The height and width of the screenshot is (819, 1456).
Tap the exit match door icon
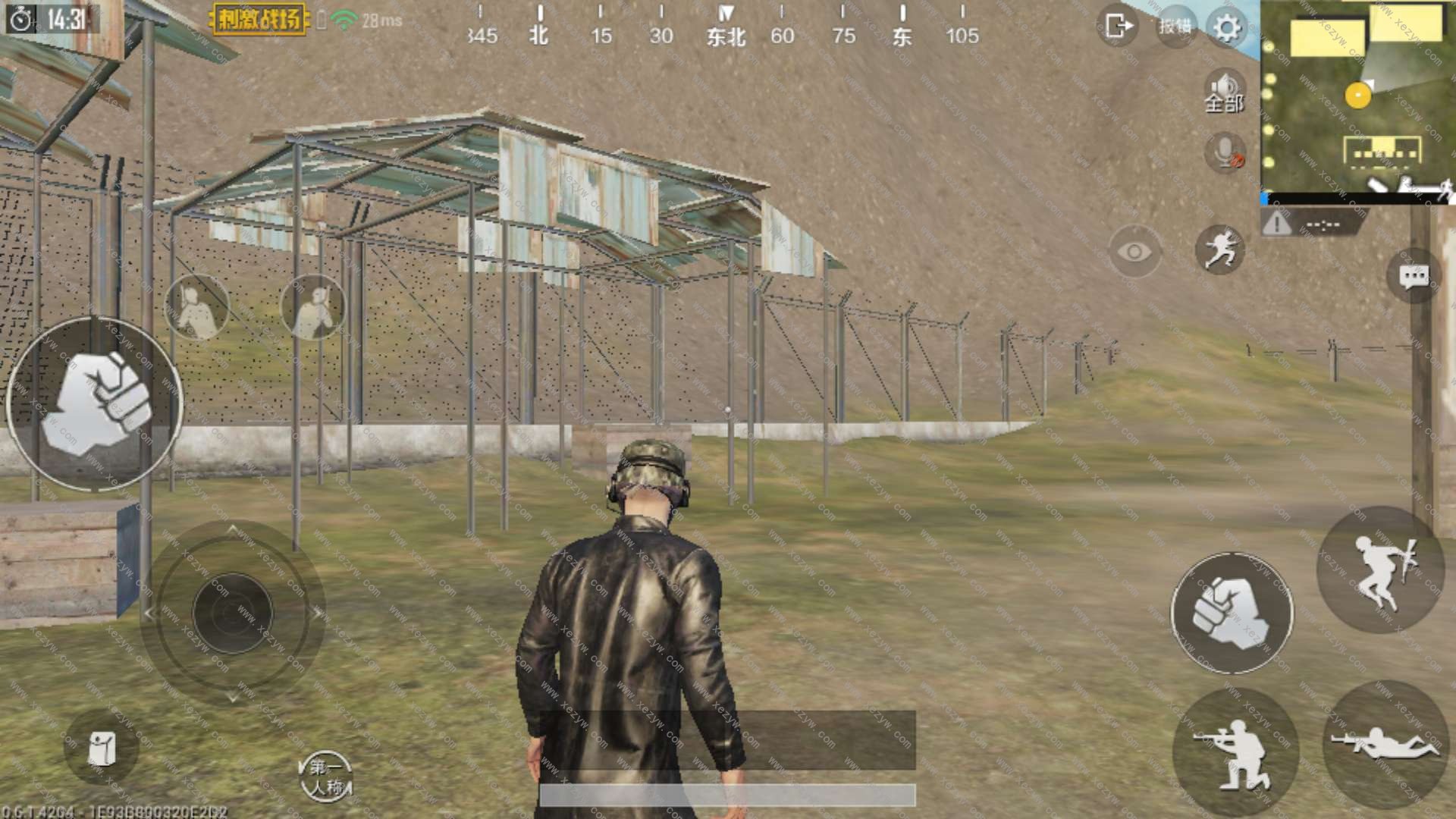pos(1117,27)
